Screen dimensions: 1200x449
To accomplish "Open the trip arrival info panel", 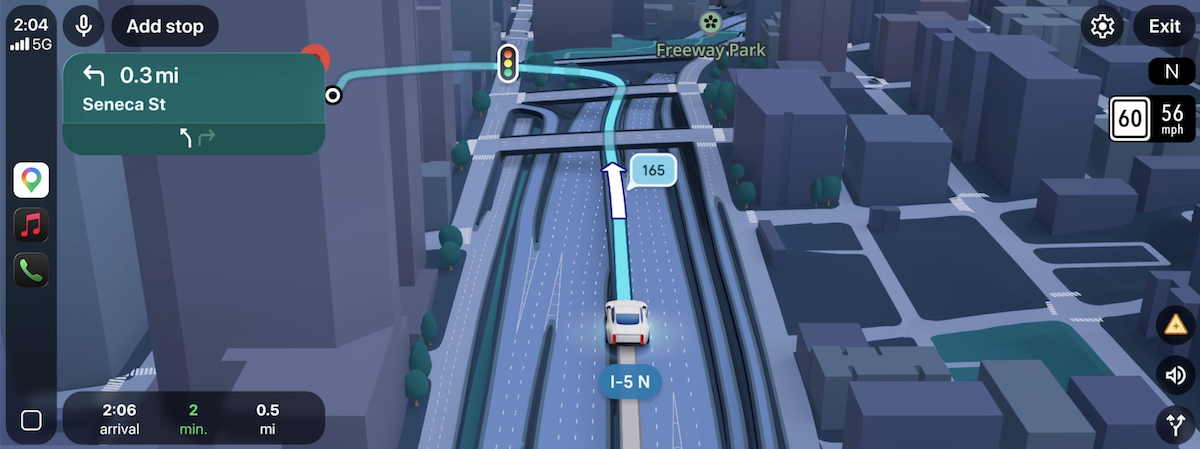I will pyautogui.click(x=193, y=418).
